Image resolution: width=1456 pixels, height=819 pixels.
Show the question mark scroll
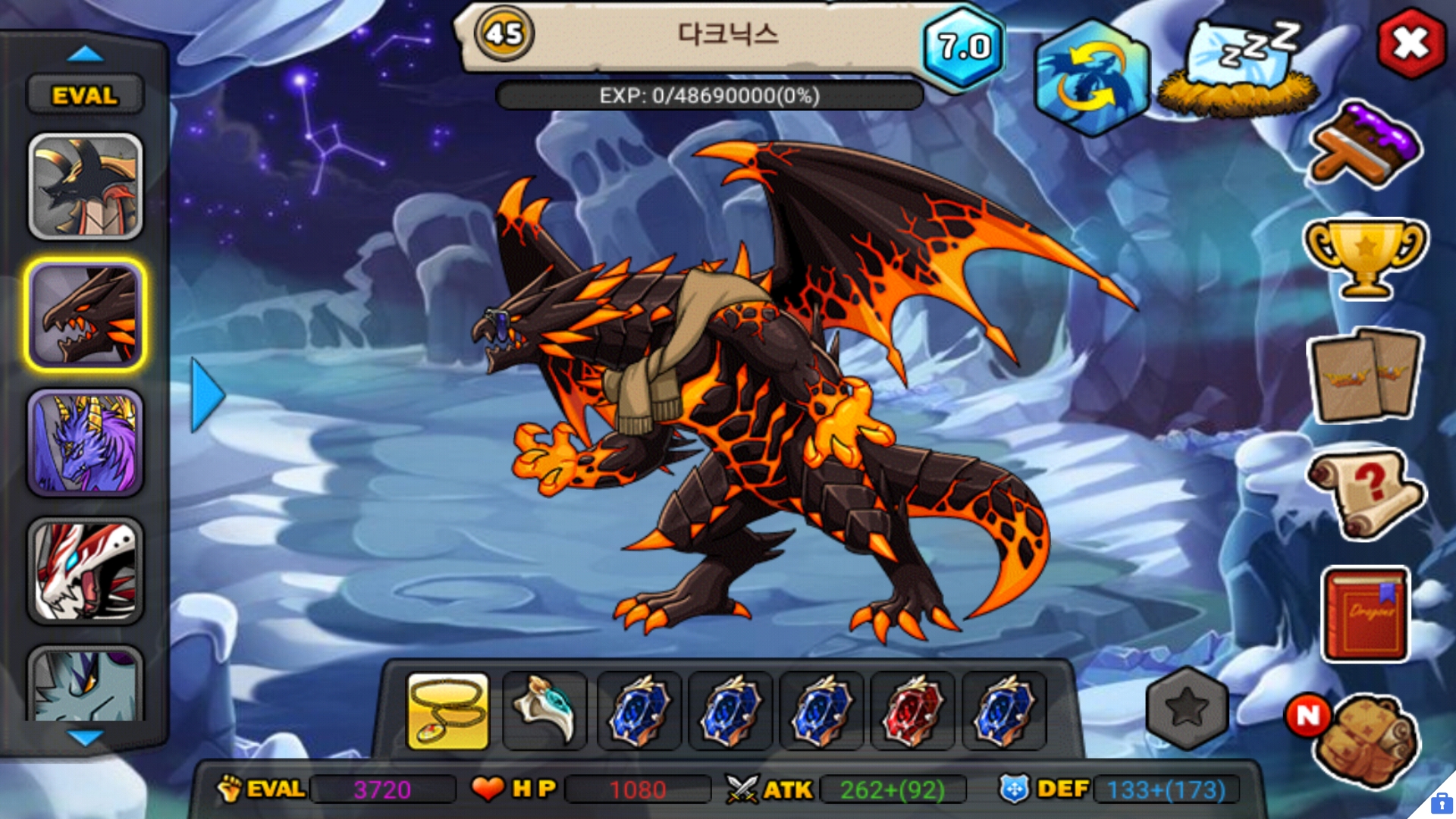point(1365,493)
